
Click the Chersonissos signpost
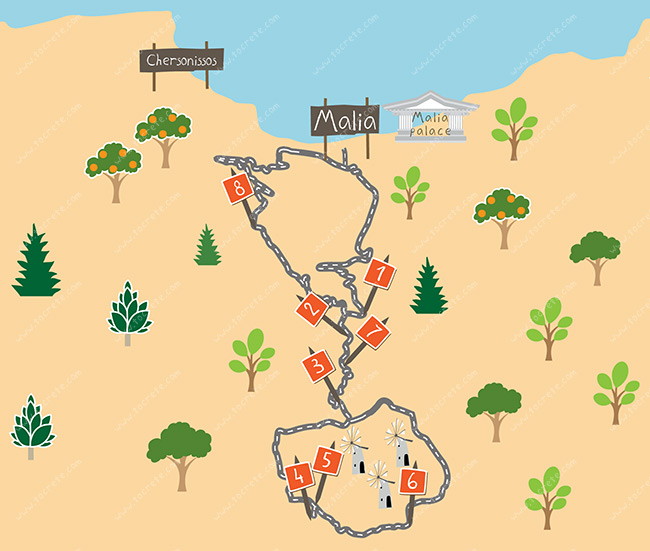pyautogui.click(x=181, y=61)
